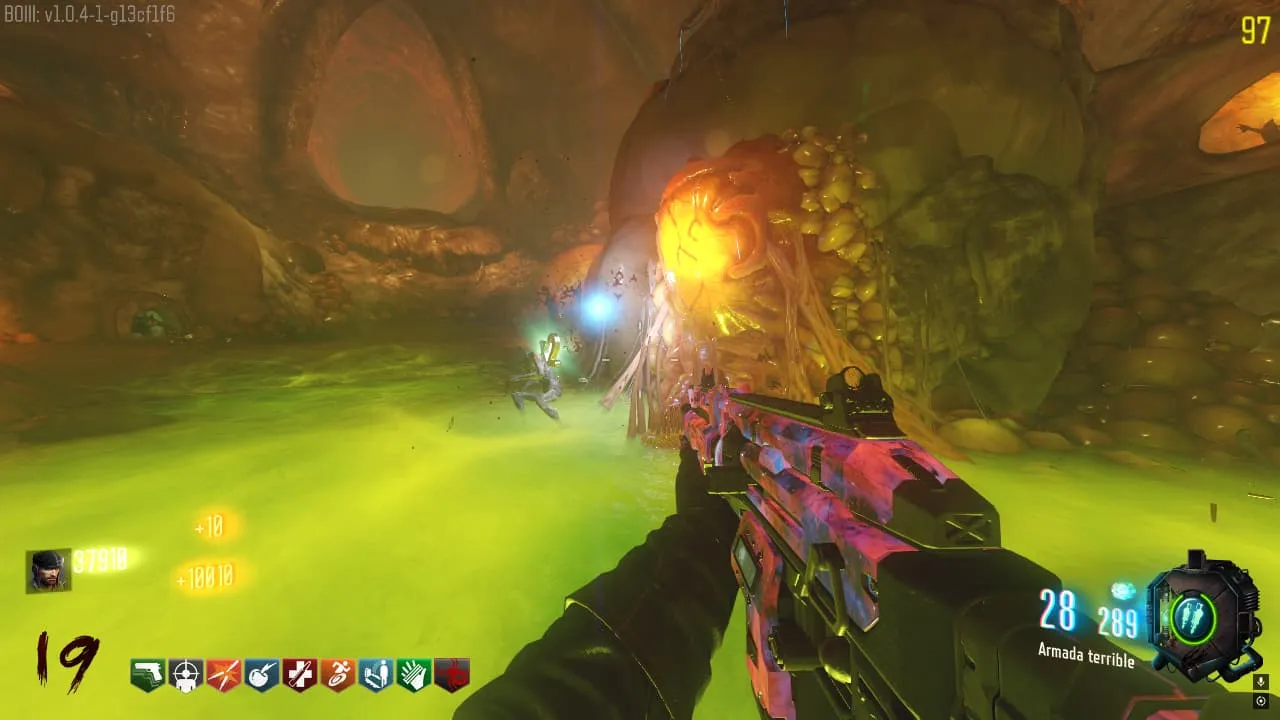
Task: Select the Quick Revive perk icon
Action: coord(376,675)
